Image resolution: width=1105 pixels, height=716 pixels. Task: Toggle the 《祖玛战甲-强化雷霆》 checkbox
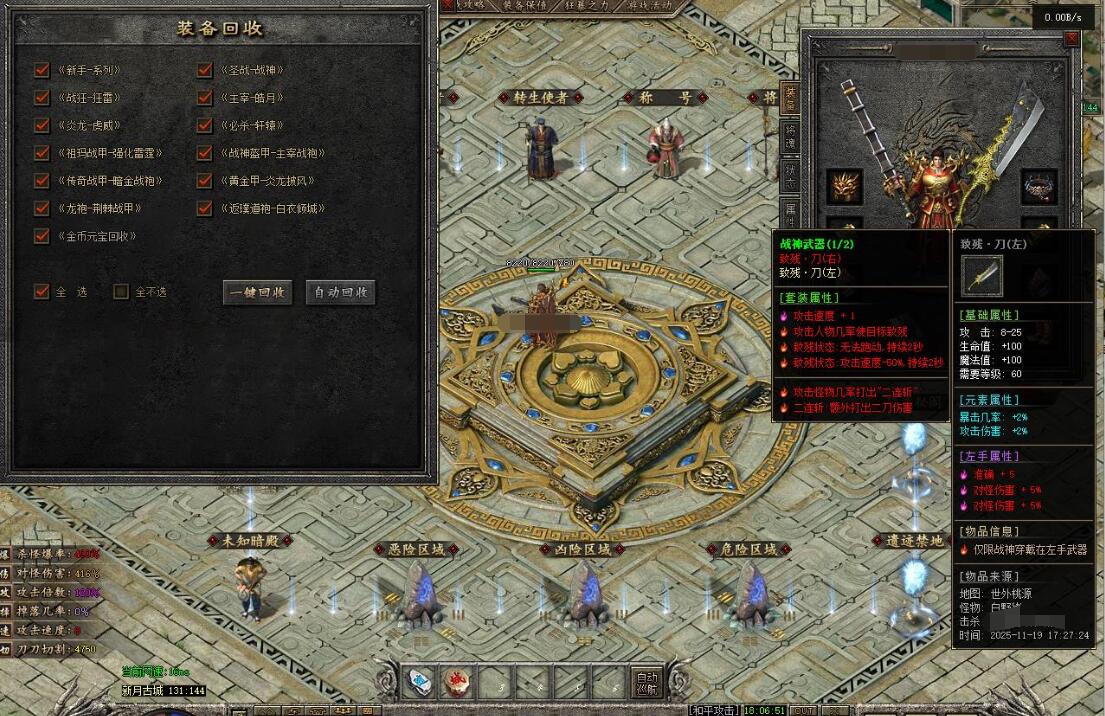(x=42, y=153)
